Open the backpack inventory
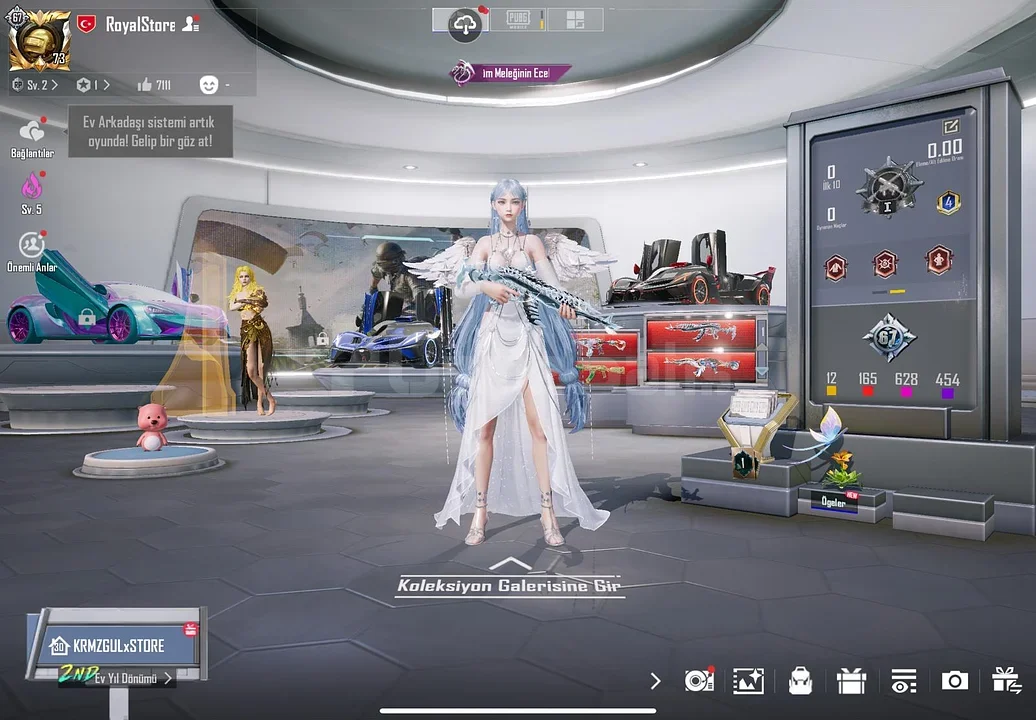 pyautogui.click(x=799, y=681)
